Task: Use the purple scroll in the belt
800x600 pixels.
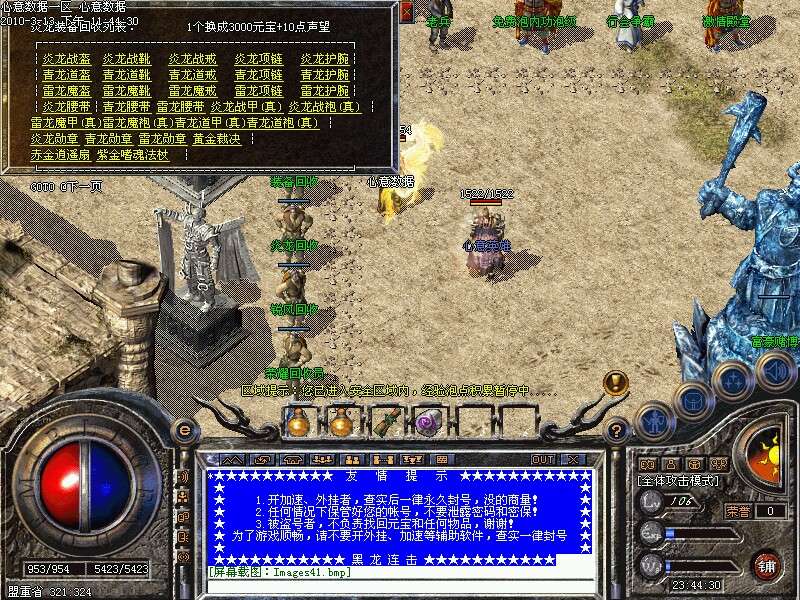Action: pos(429,423)
